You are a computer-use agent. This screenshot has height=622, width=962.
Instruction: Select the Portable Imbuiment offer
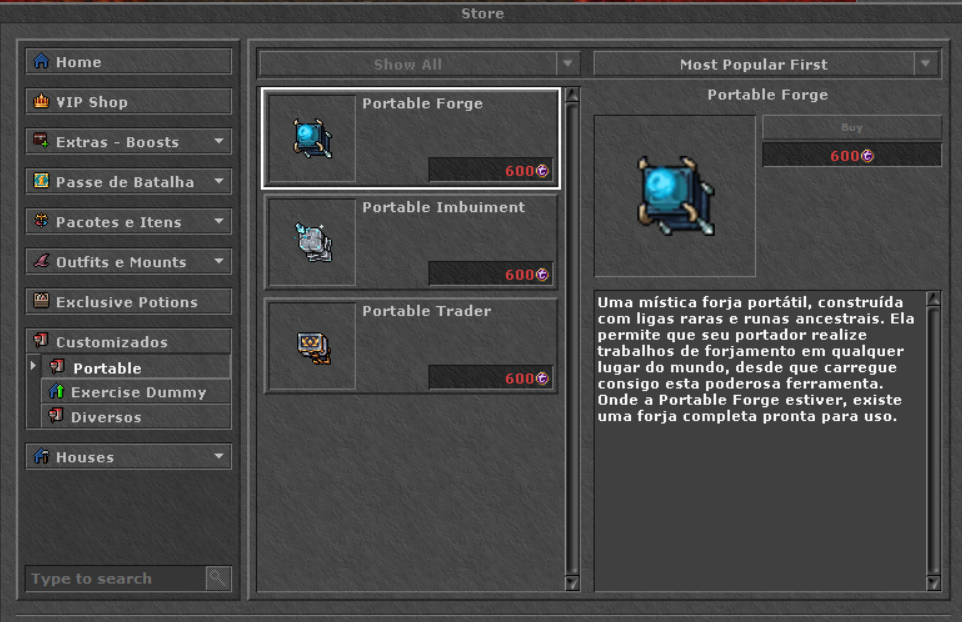[410, 242]
